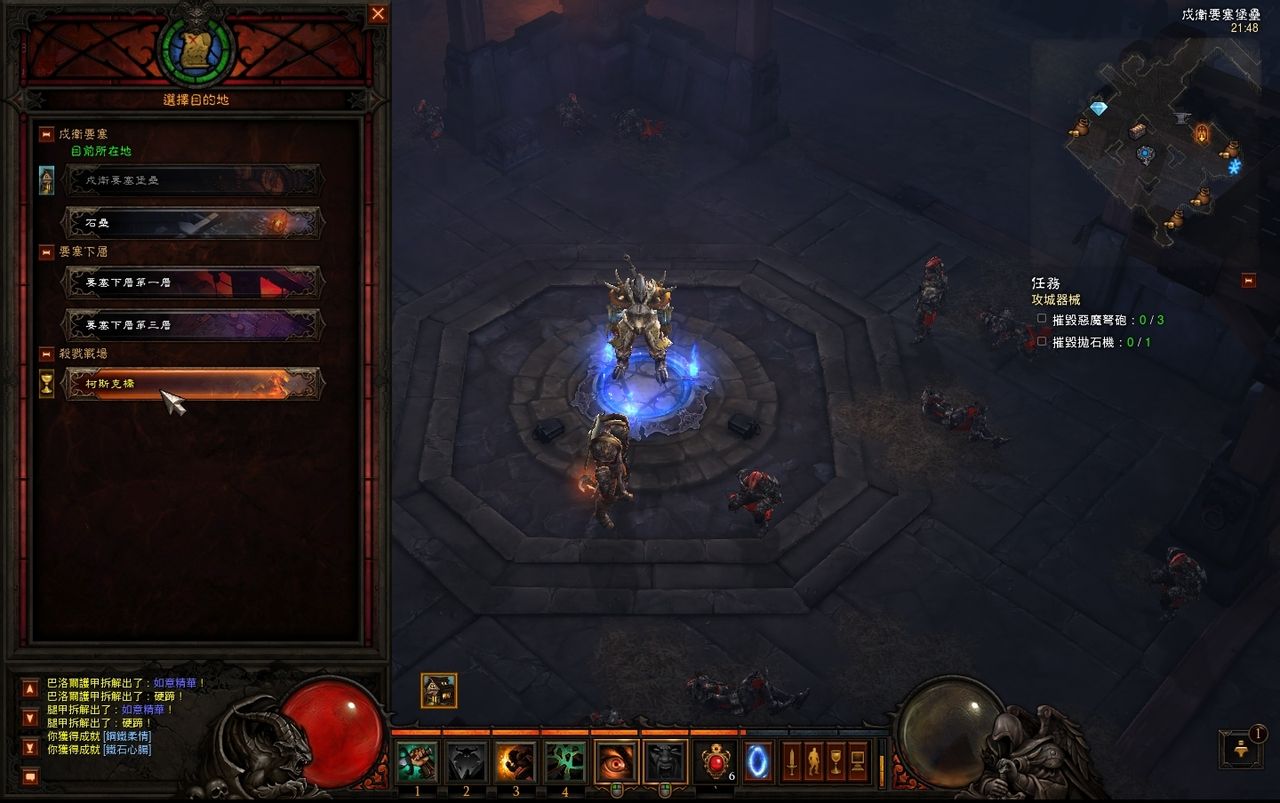The image size is (1280, 803).
Task: Choose the 要塞下層第三層 waypoint
Action: [x=192, y=324]
